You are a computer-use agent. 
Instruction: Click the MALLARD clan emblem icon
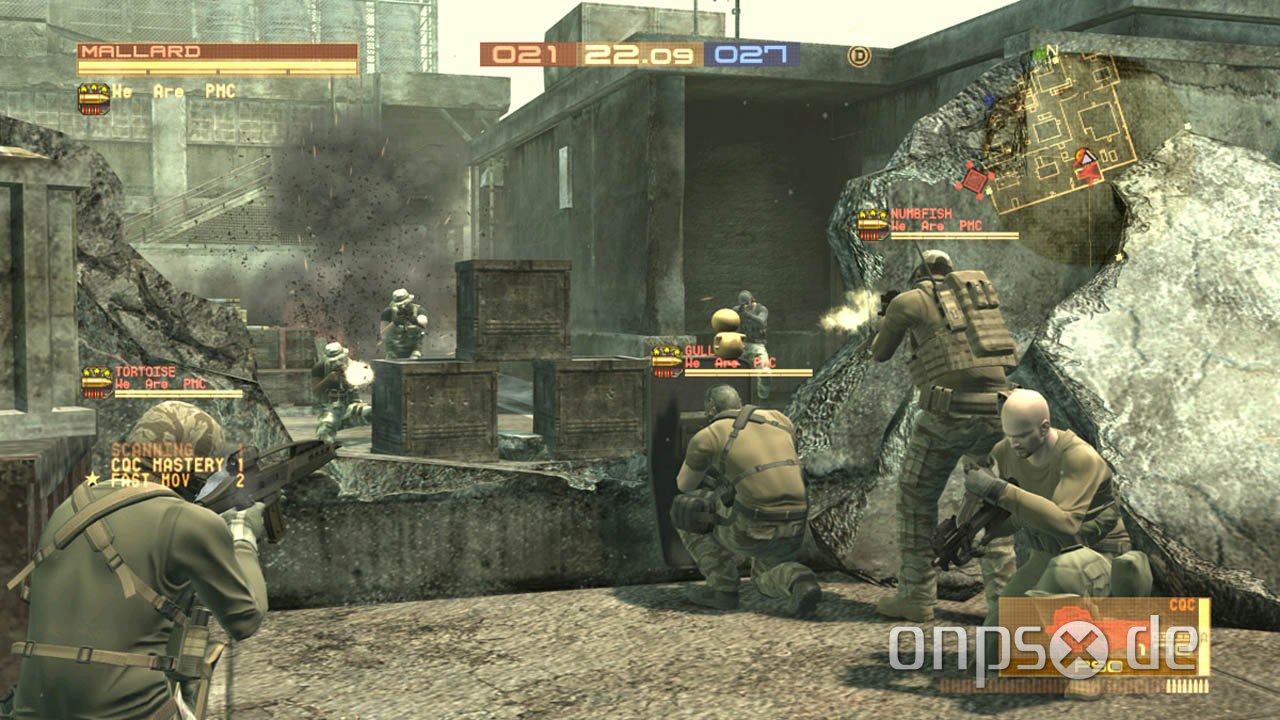point(92,96)
